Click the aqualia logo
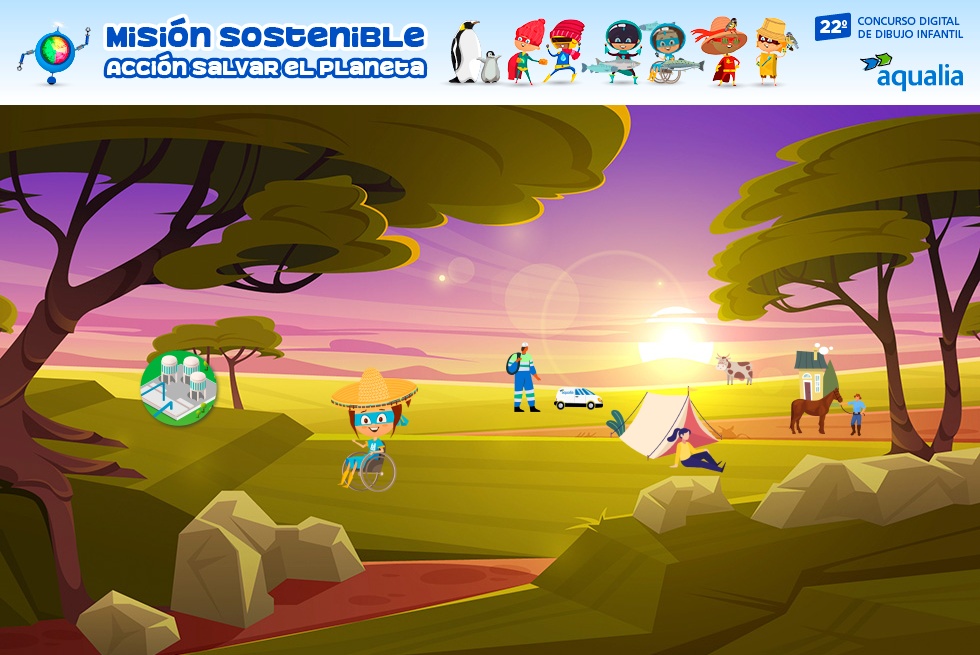Image resolution: width=980 pixels, height=655 pixels. tap(911, 71)
